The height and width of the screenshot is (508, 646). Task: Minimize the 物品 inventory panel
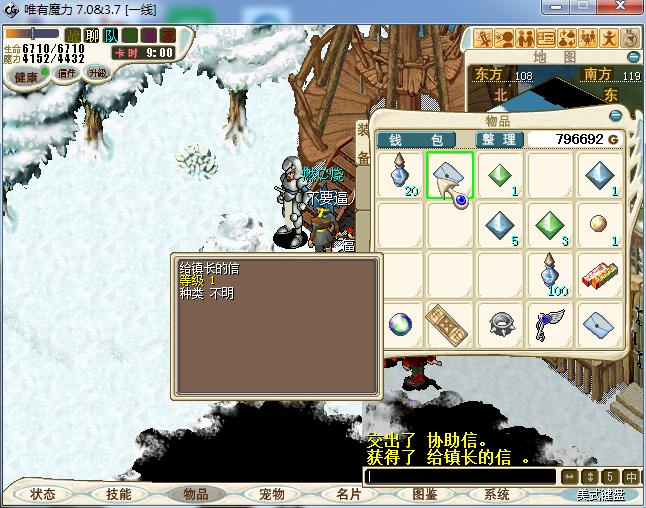(617, 116)
